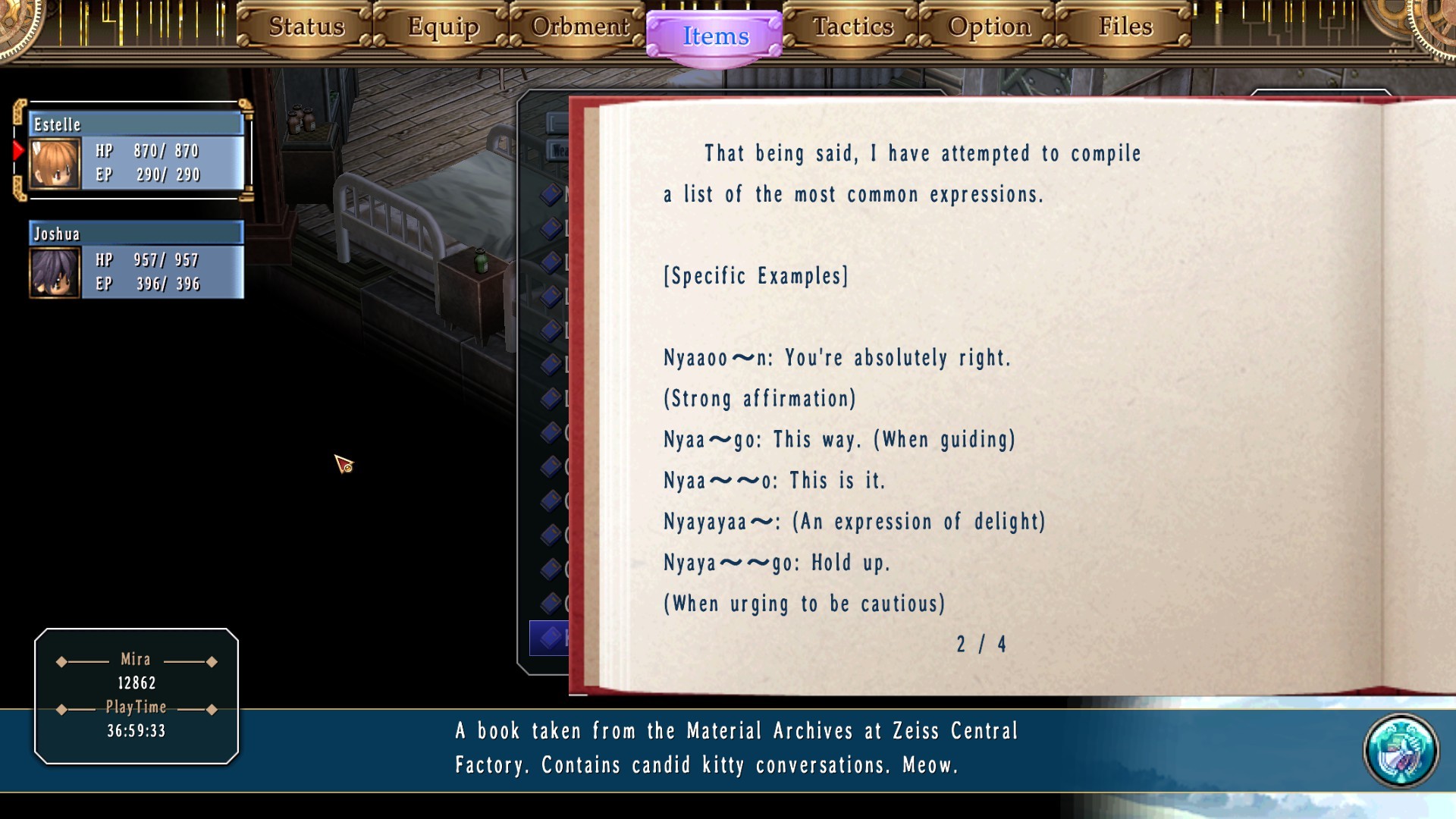Open the Status tab
This screenshot has height=819, width=1456.
[x=306, y=27]
